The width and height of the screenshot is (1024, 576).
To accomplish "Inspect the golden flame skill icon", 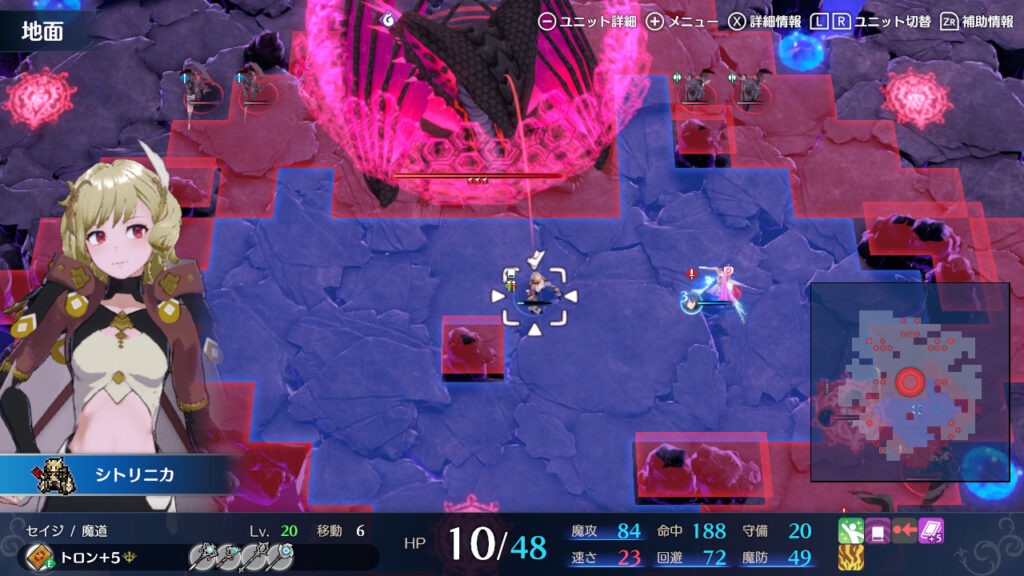I will pos(850,558).
